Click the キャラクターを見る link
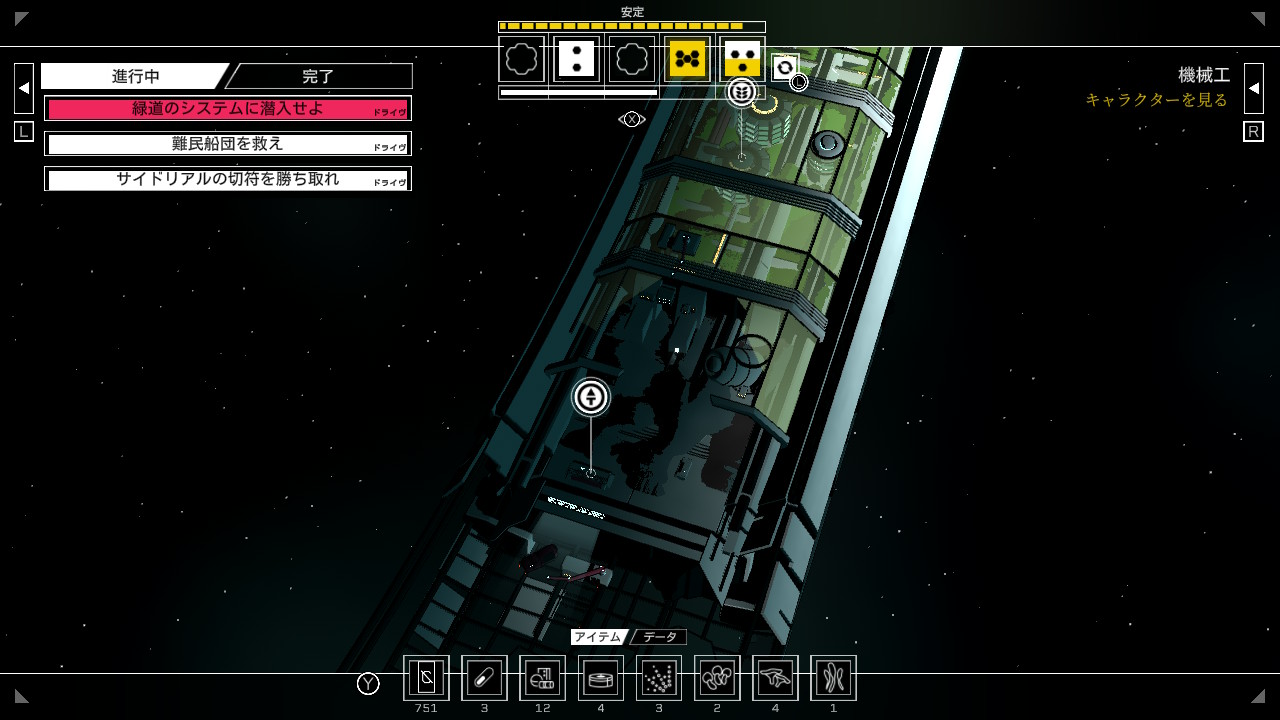 point(1156,100)
